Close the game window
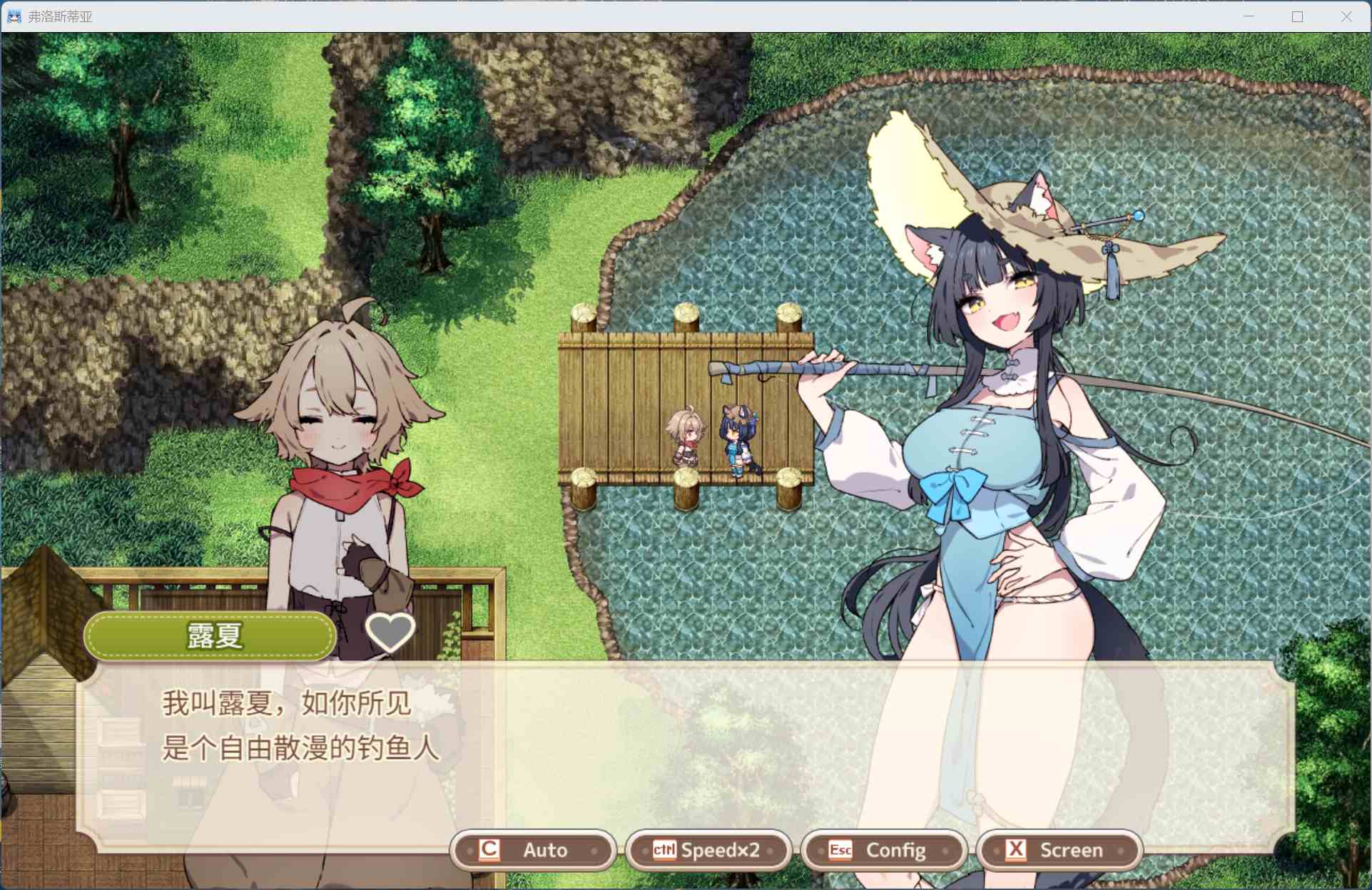This screenshot has width=1372, height=890. 1346,16
